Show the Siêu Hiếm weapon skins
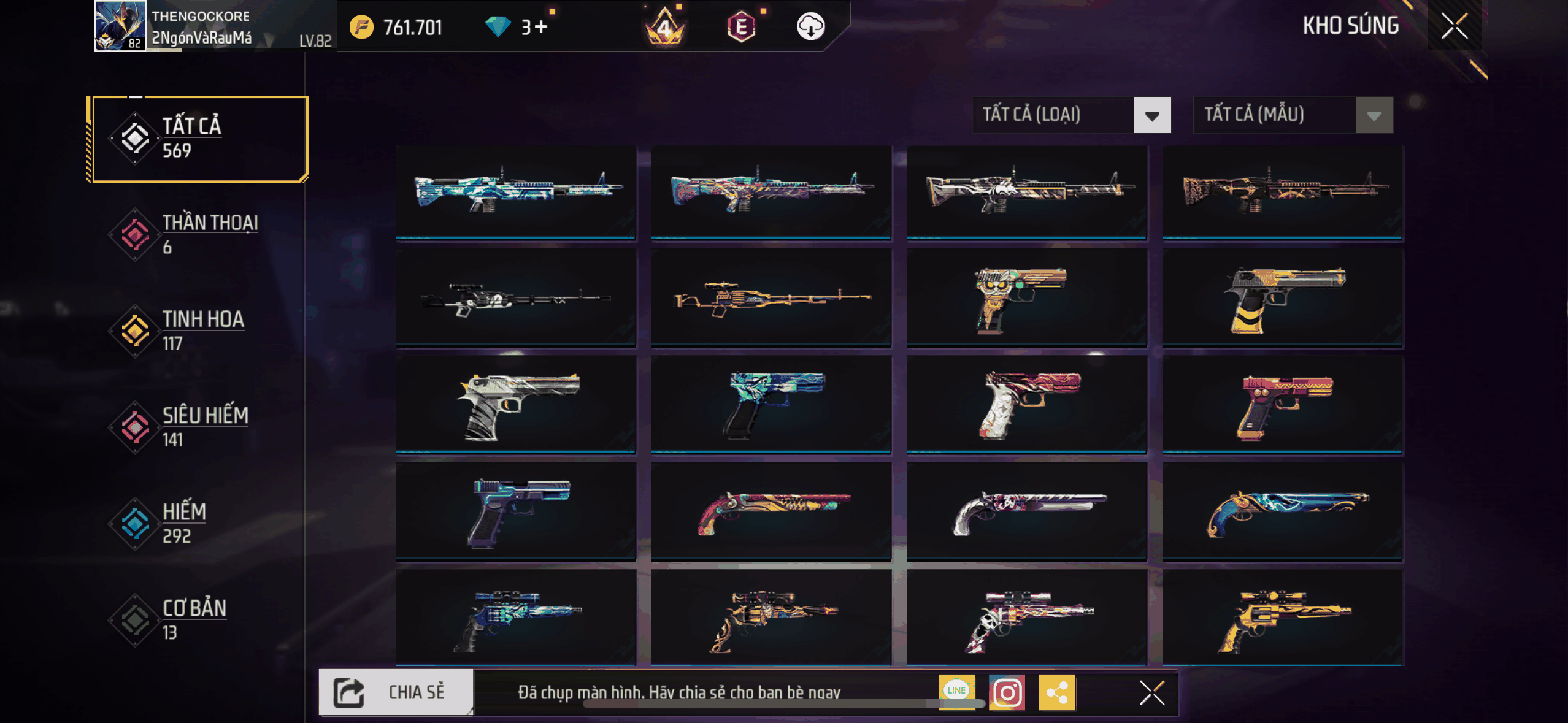The height and width of the screenshot is (723, 1568). 196,427
